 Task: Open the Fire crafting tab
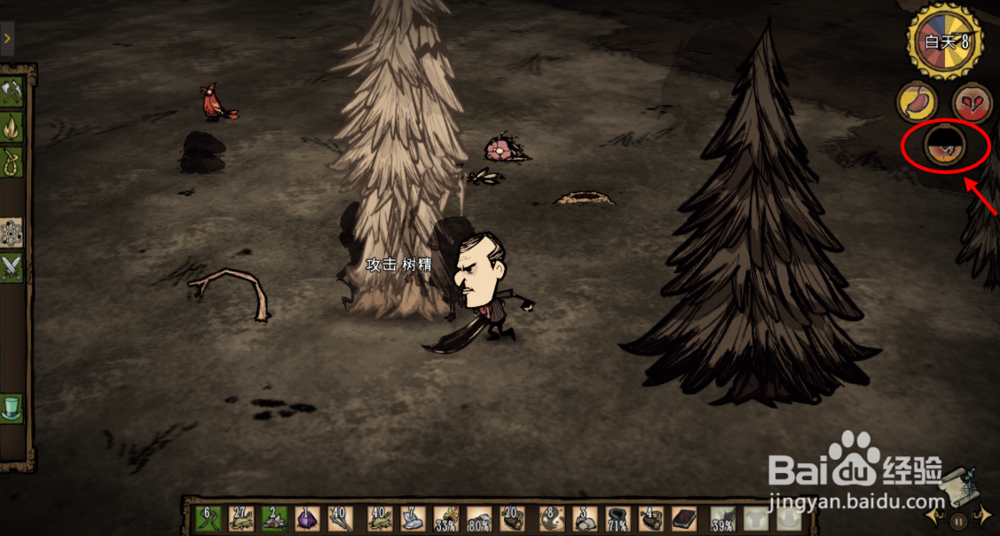pyautogui.click(x=12, y=126)
